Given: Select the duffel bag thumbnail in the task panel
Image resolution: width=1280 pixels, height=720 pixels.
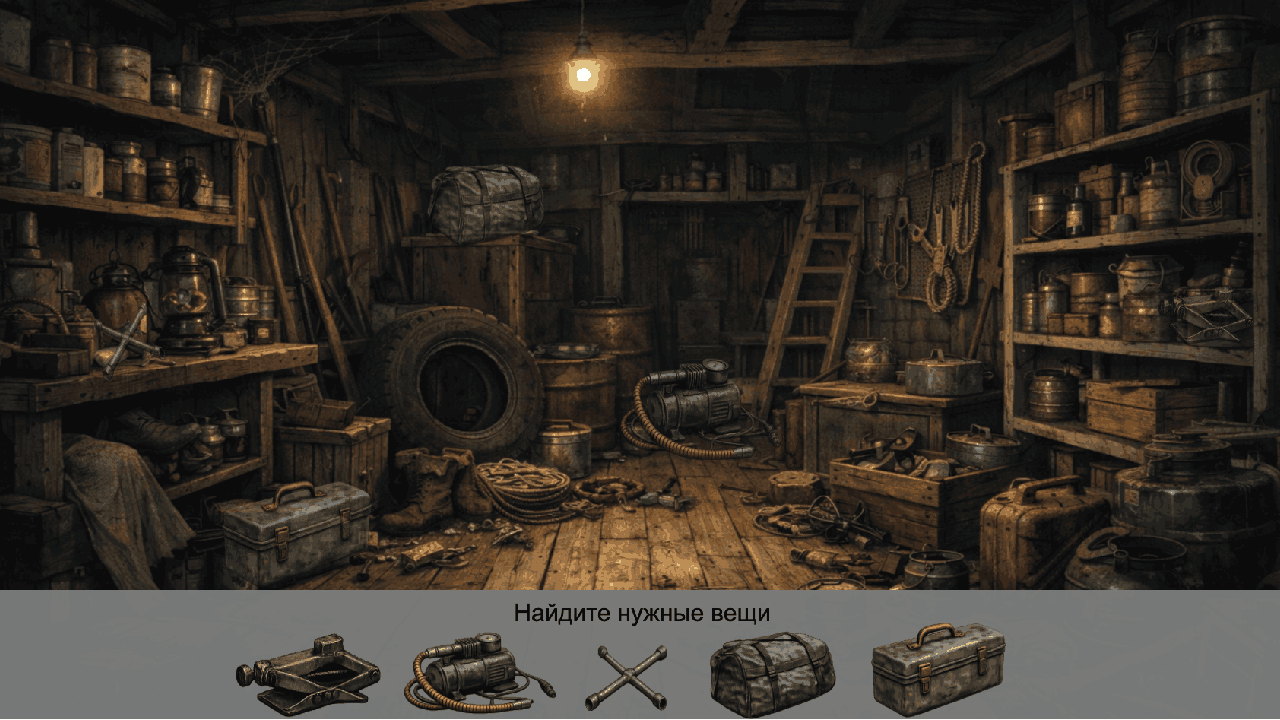Looking at the screenshot, I should [770, 672].
